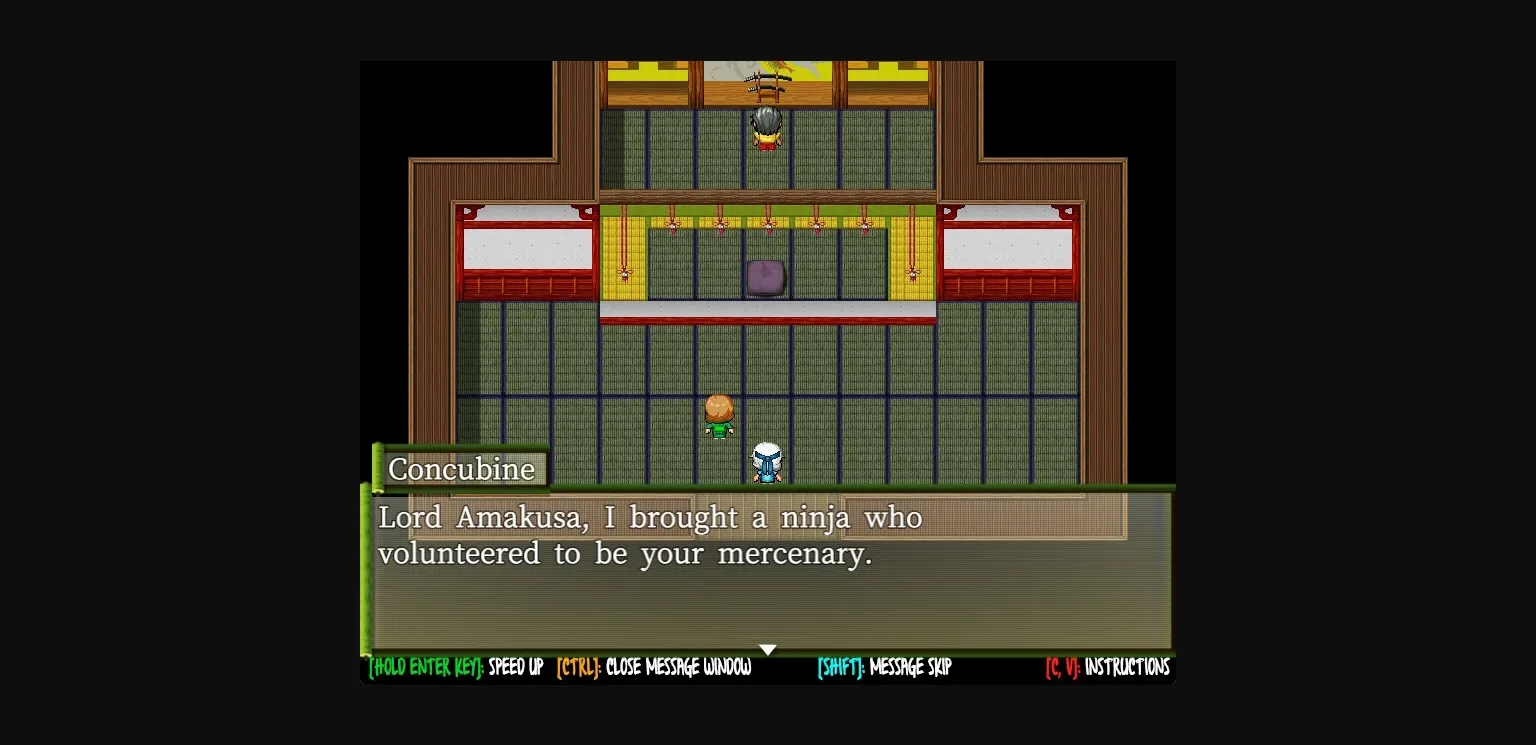Image resolution: width=1536 pixels, height=745 pixels.
Task: Click the red carpet runner in the hall
Action: (766, 318)
